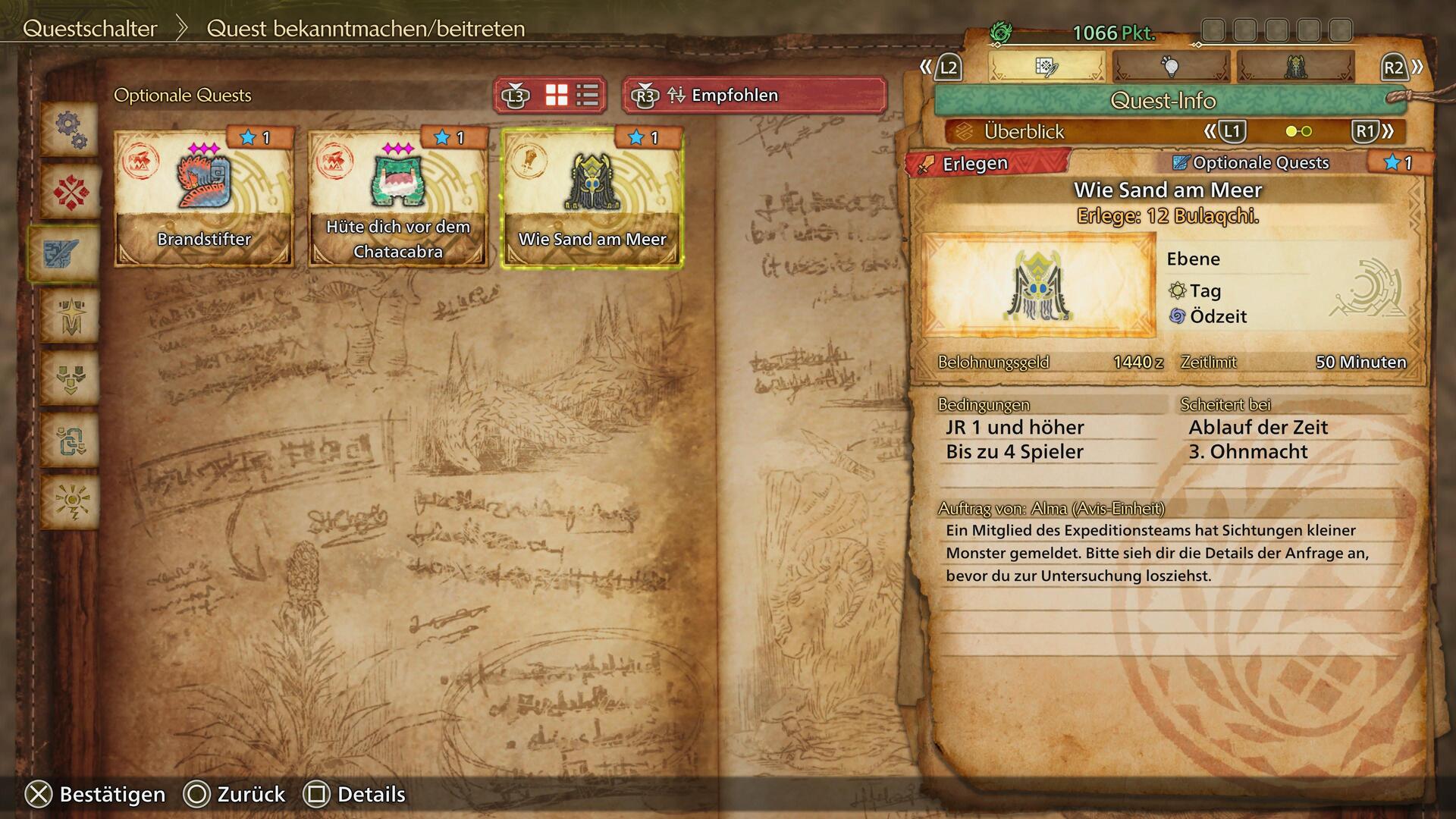Open the Empfohlen sort dropdown

coord(755,96)
